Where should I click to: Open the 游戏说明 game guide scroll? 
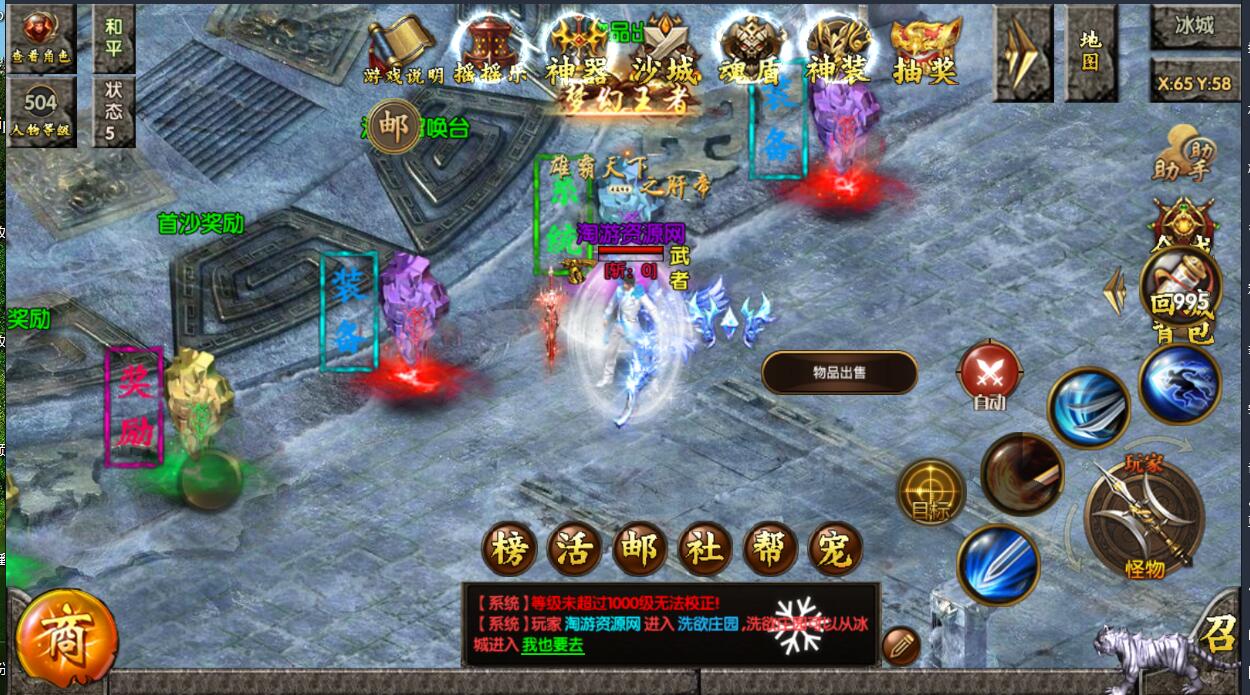click(403, 50)
